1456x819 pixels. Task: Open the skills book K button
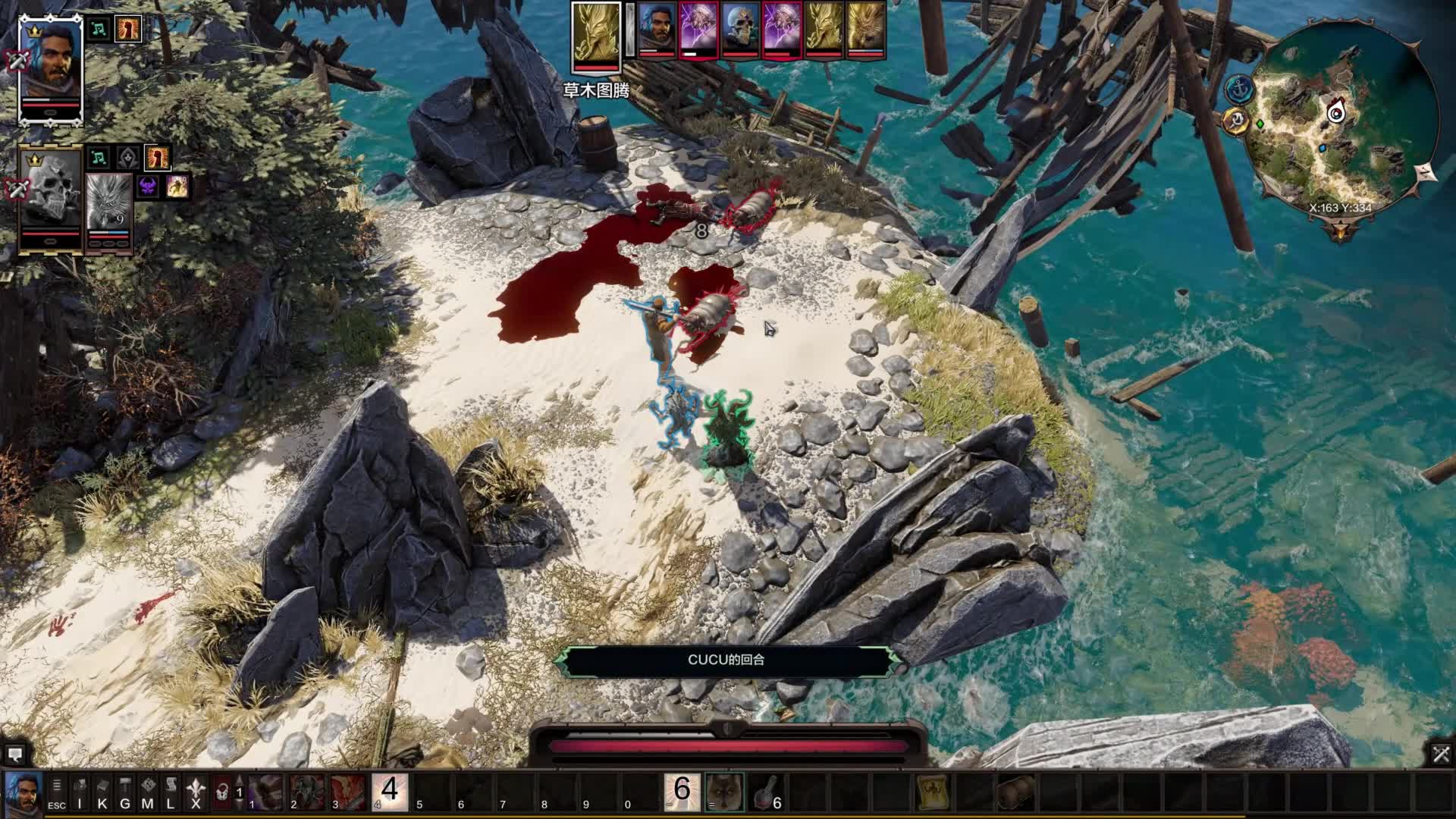pos(102,792)
